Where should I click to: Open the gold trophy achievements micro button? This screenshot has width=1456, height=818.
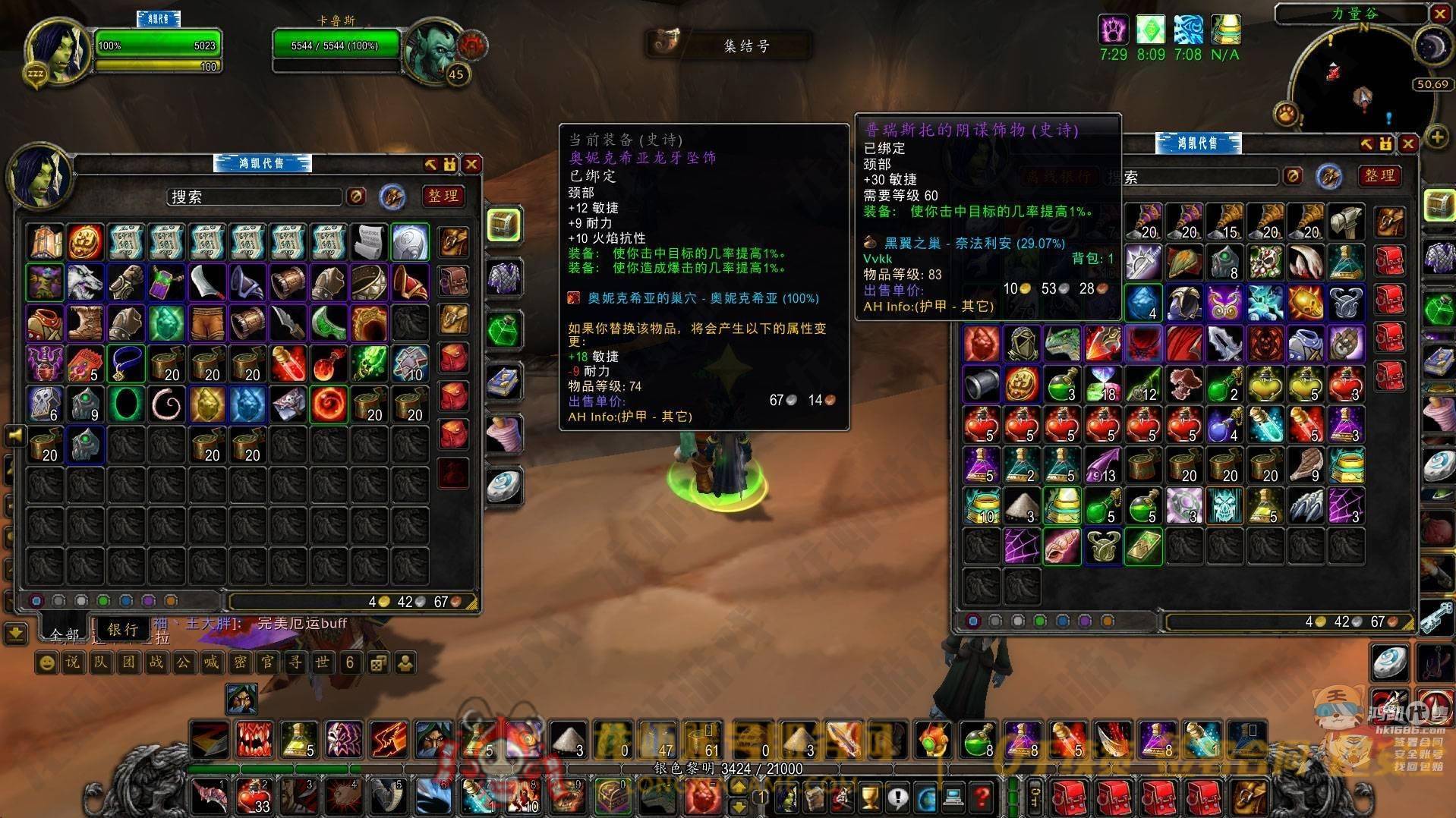tap(870, 798)
